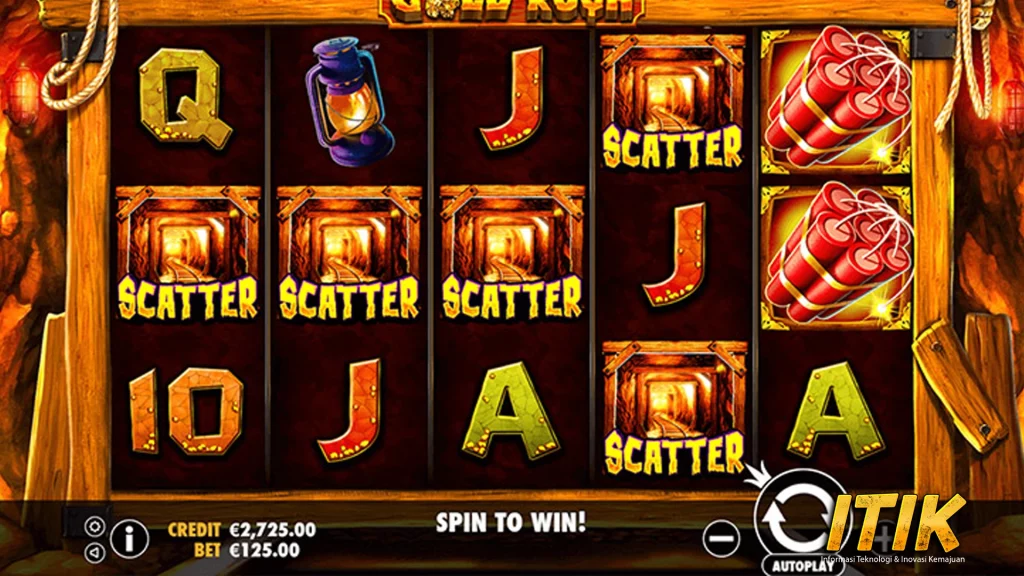Open the settings gear icon

click(x=94, y=525)
